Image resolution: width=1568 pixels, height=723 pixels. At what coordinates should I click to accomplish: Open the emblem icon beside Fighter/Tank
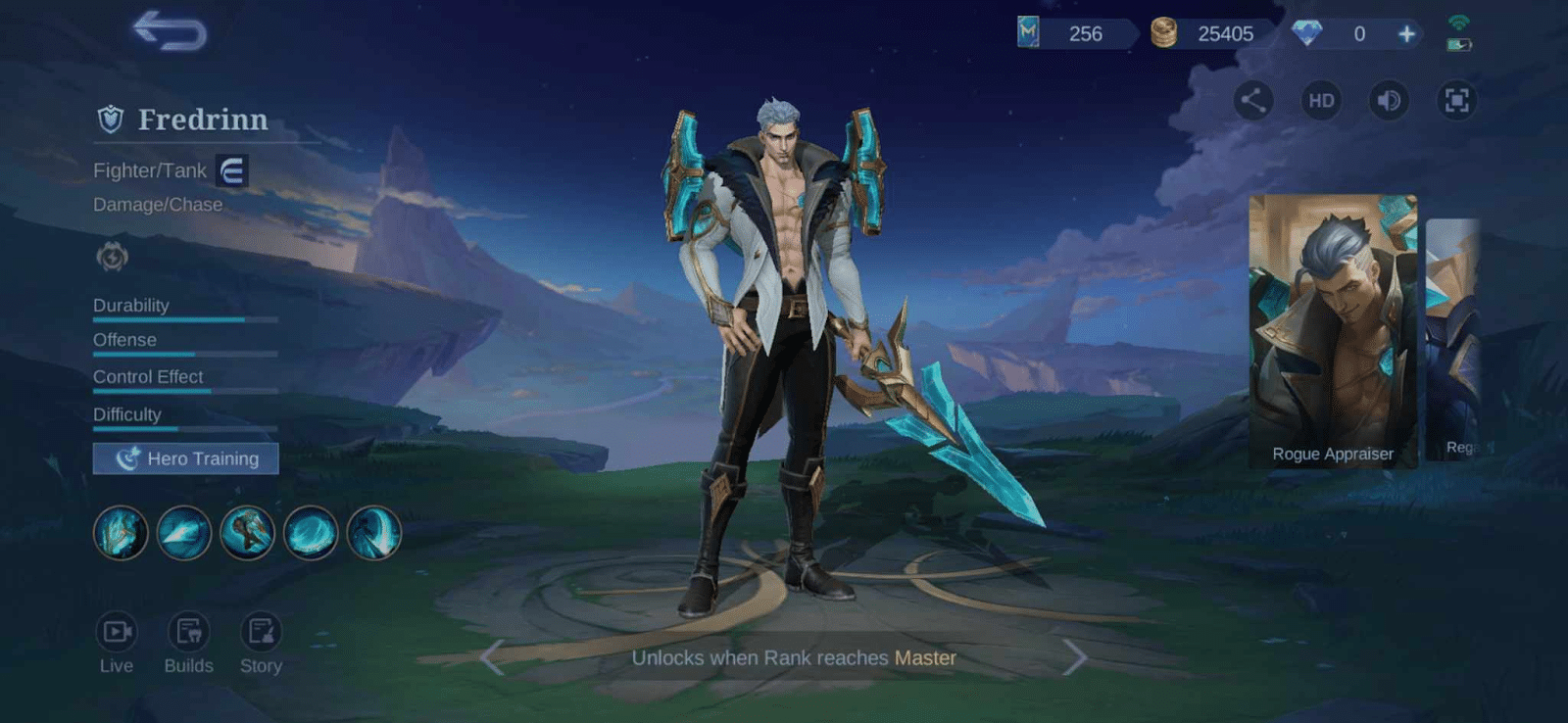[x=231, y=169]
